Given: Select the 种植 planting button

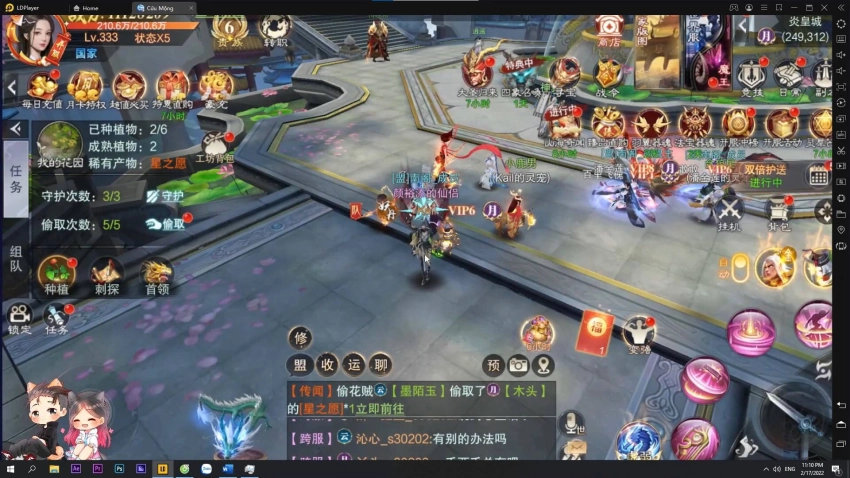Looking at the screenshot, I should (x=56, y=274).
